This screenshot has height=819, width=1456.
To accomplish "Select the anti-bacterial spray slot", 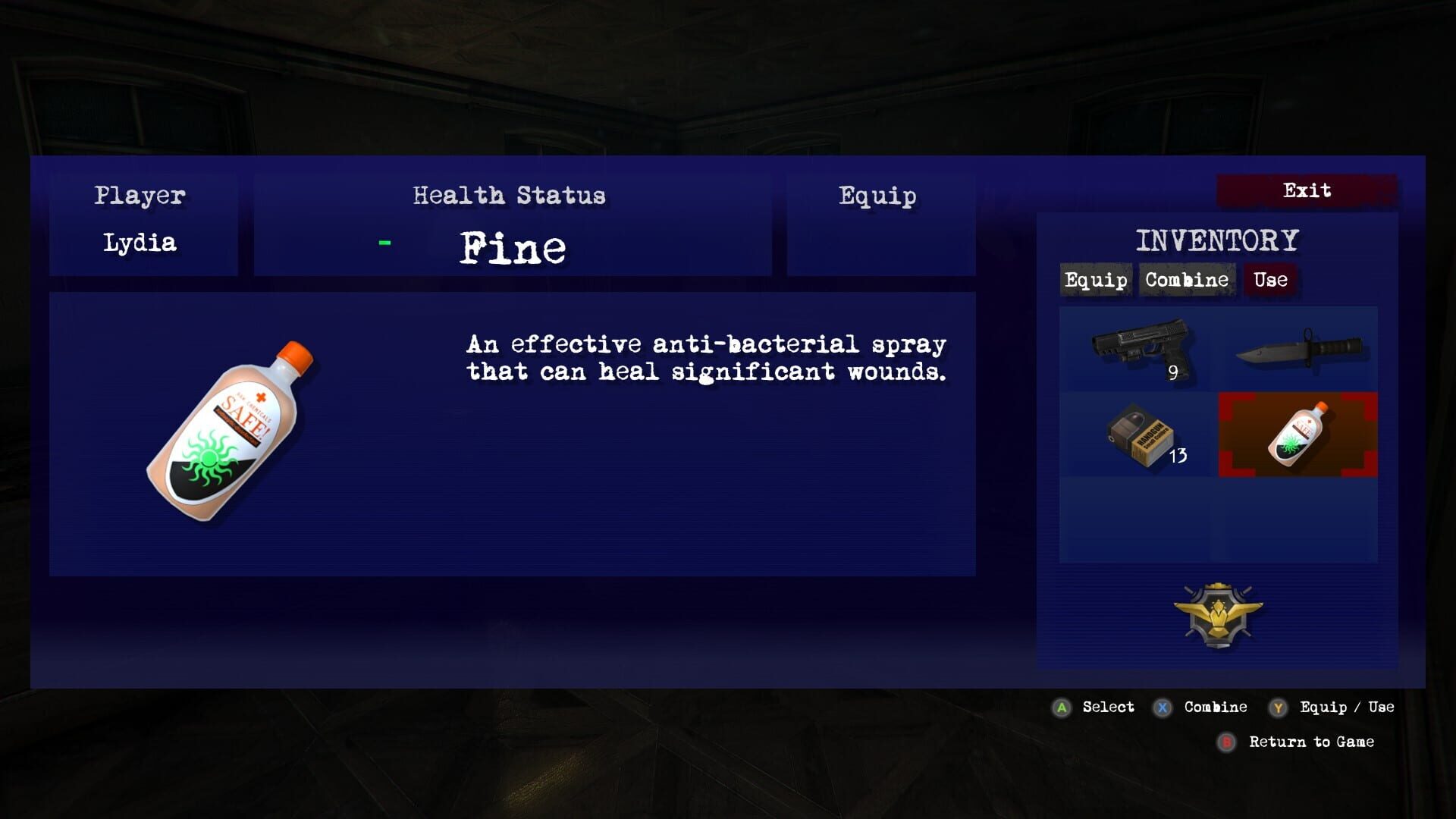I will (1298, 435).
